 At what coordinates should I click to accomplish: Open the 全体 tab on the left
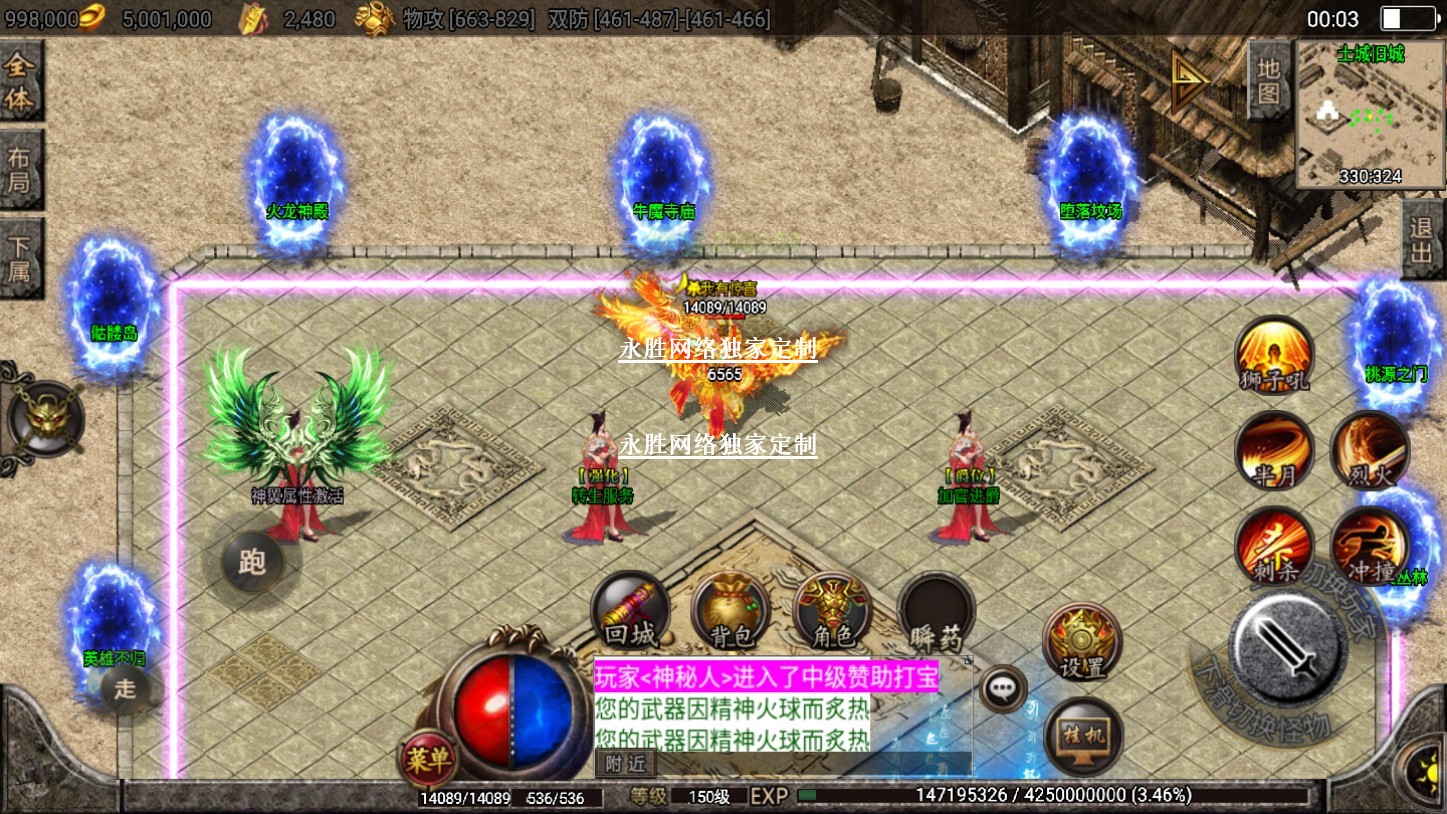click(x=20, y=83)
